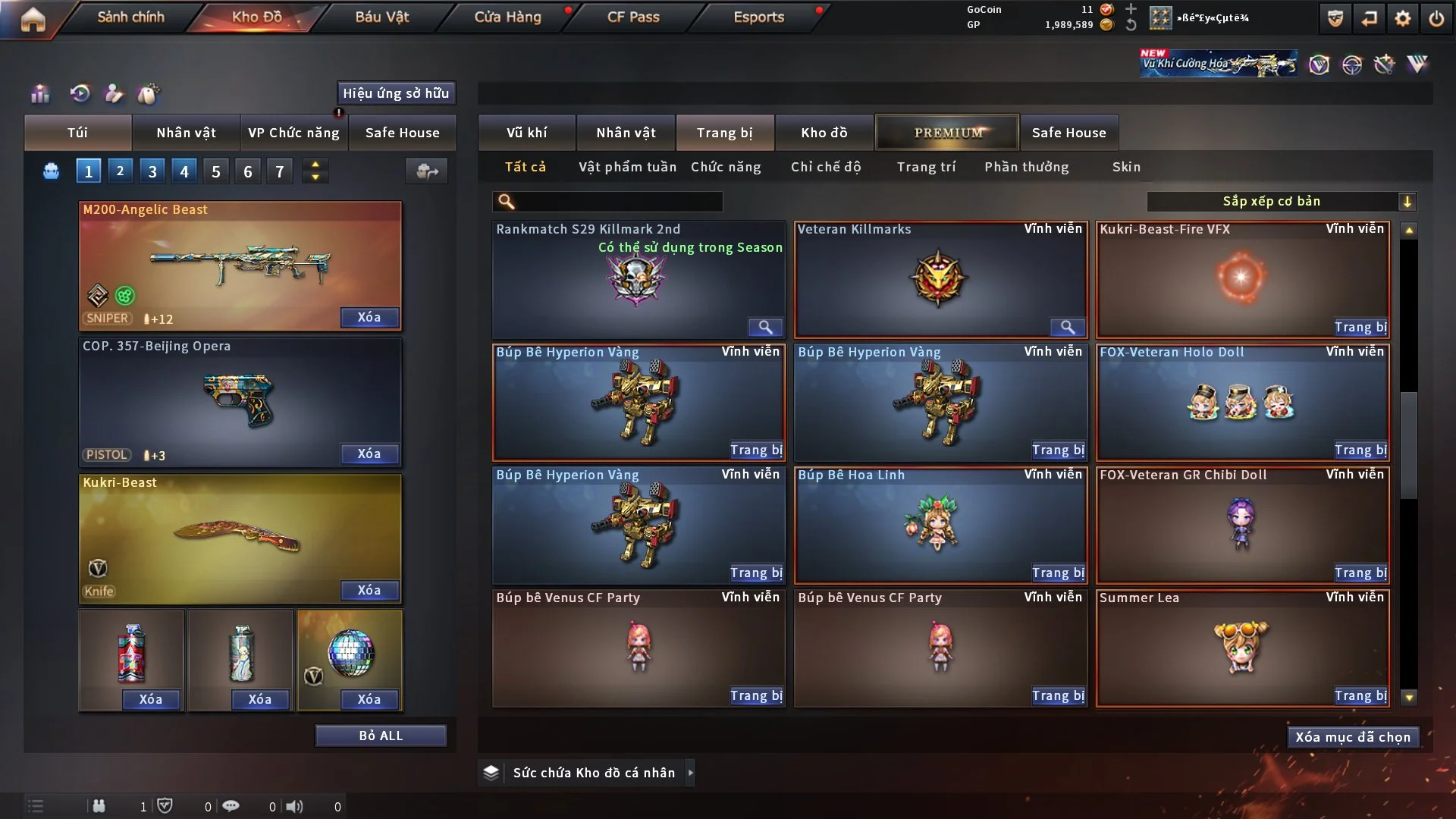
Task: Expand Sức chứa Kho đồ cá nhân
Action: pos(690,773)
